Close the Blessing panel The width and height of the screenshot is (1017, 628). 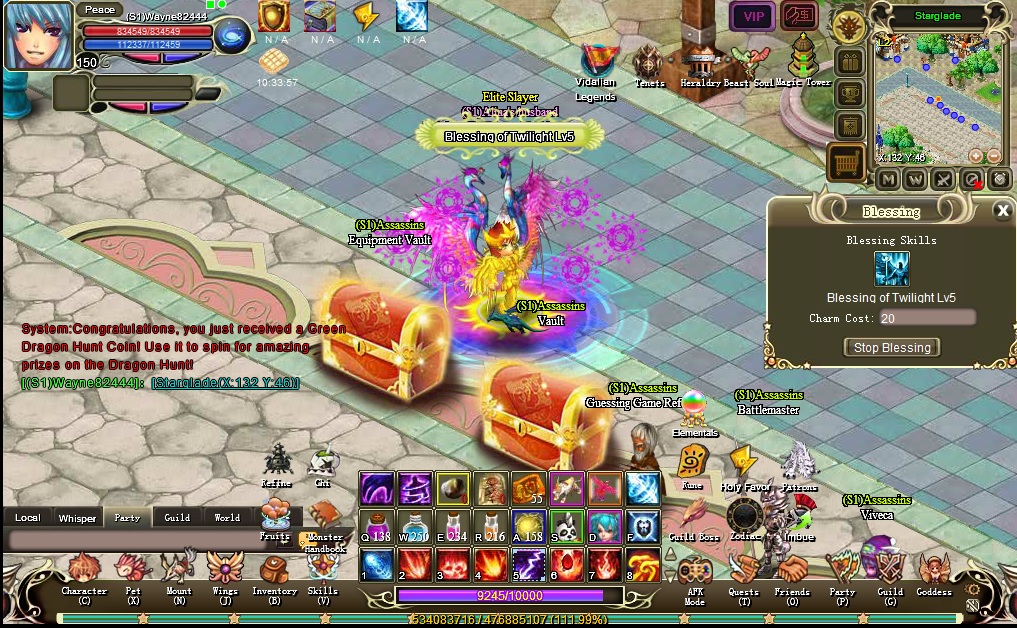click(x=1002, y=210)
